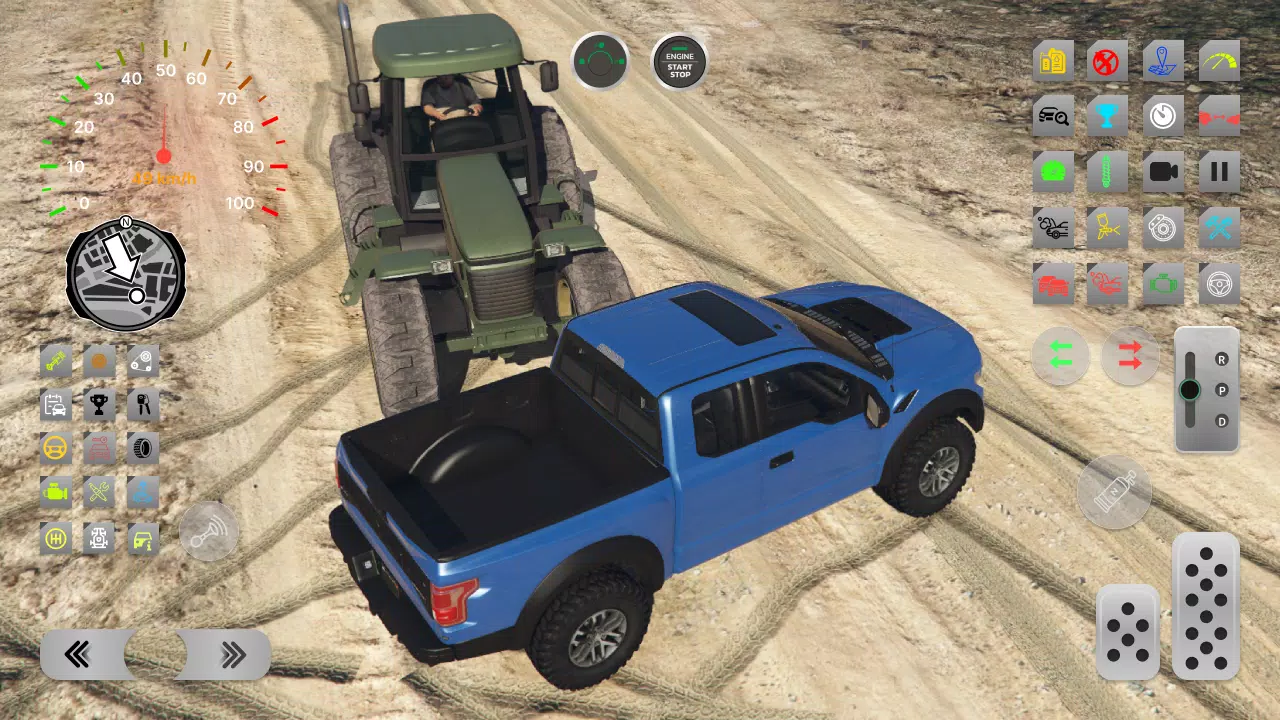The width and height of the screenshot is (1280, 720).
Task: Enable the right turn signal arrow
Action: coord(1130,356)
